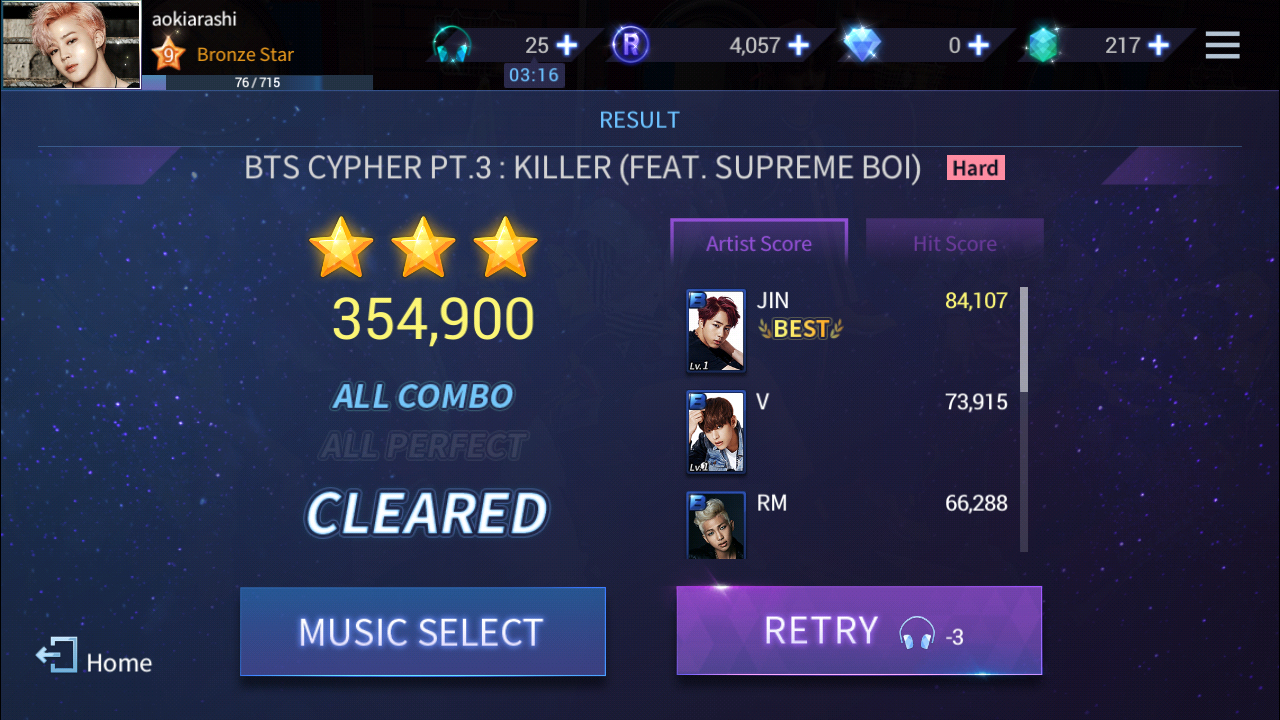Click the headphones energy icon
This screenshot has width=1280, height=720.
[x=452, y=42]
